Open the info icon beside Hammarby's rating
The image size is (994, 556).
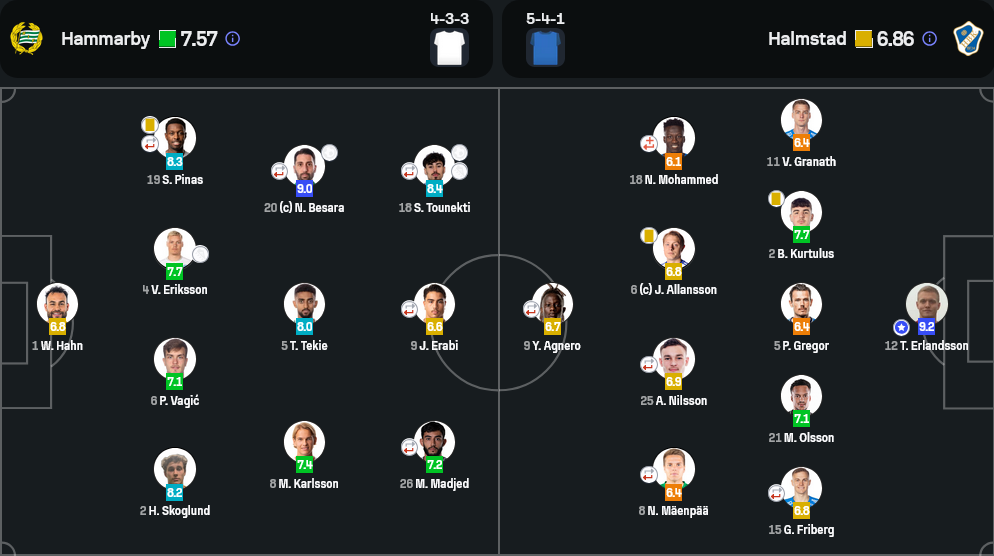233,39
